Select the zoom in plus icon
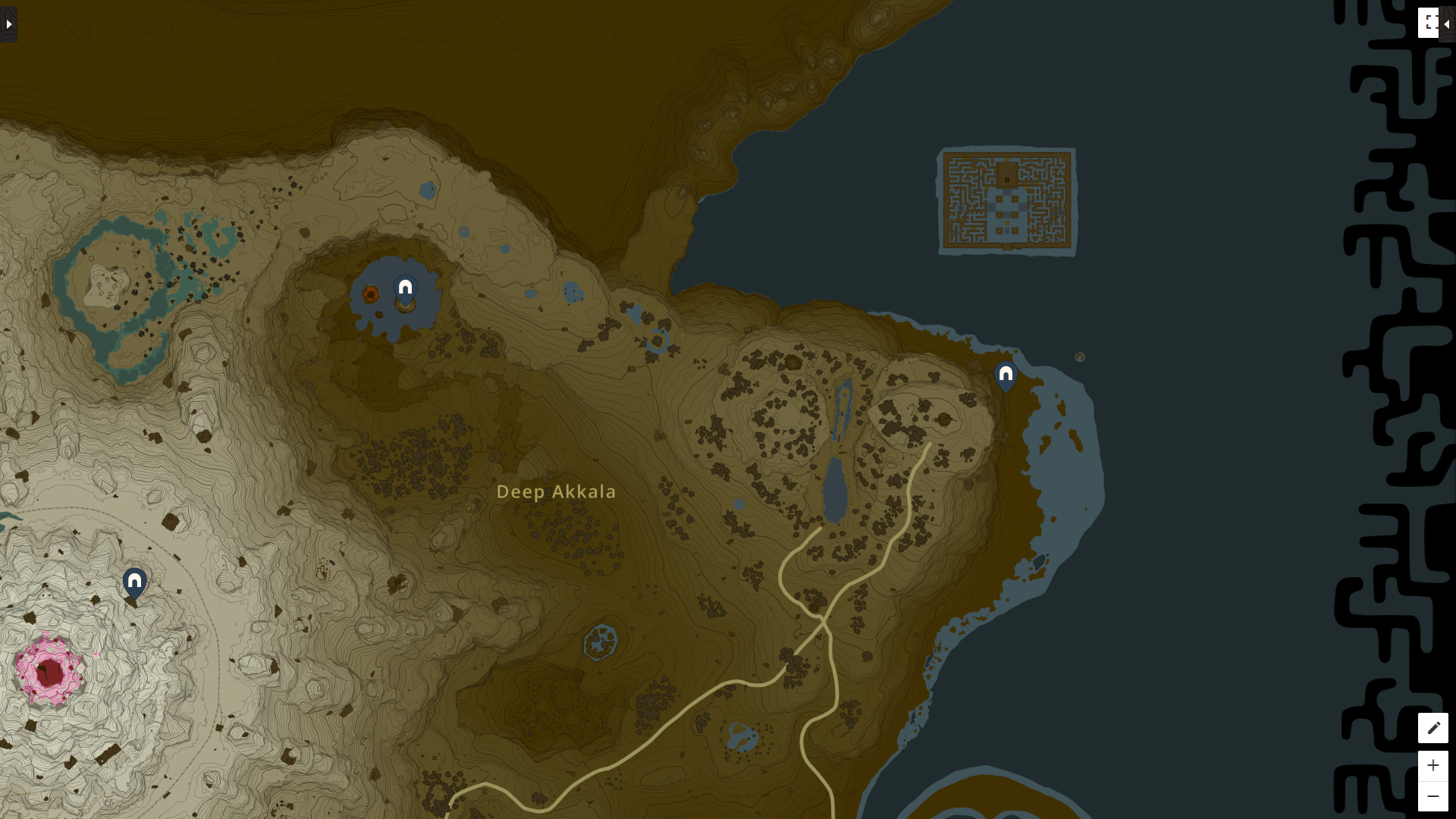Viewport: 1456px width, 819px height. pyautogui.click(x=1433, y=766)
